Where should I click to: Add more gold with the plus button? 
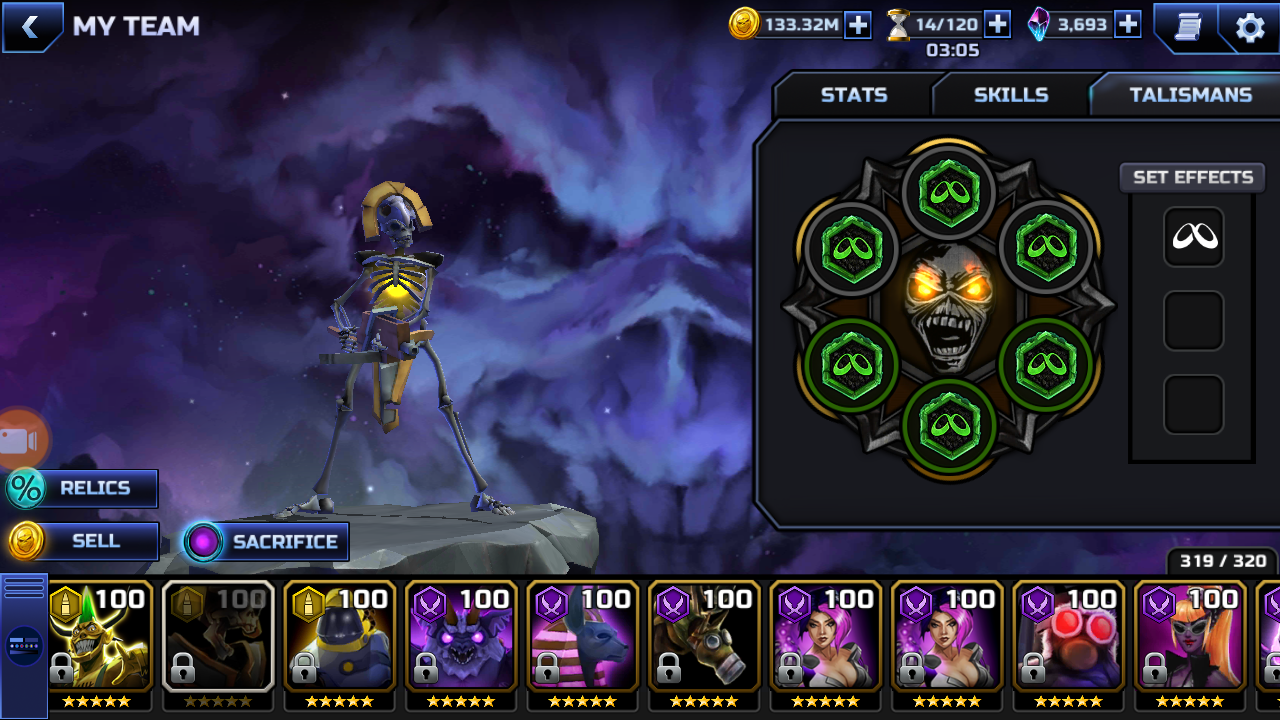coord(858,25)
